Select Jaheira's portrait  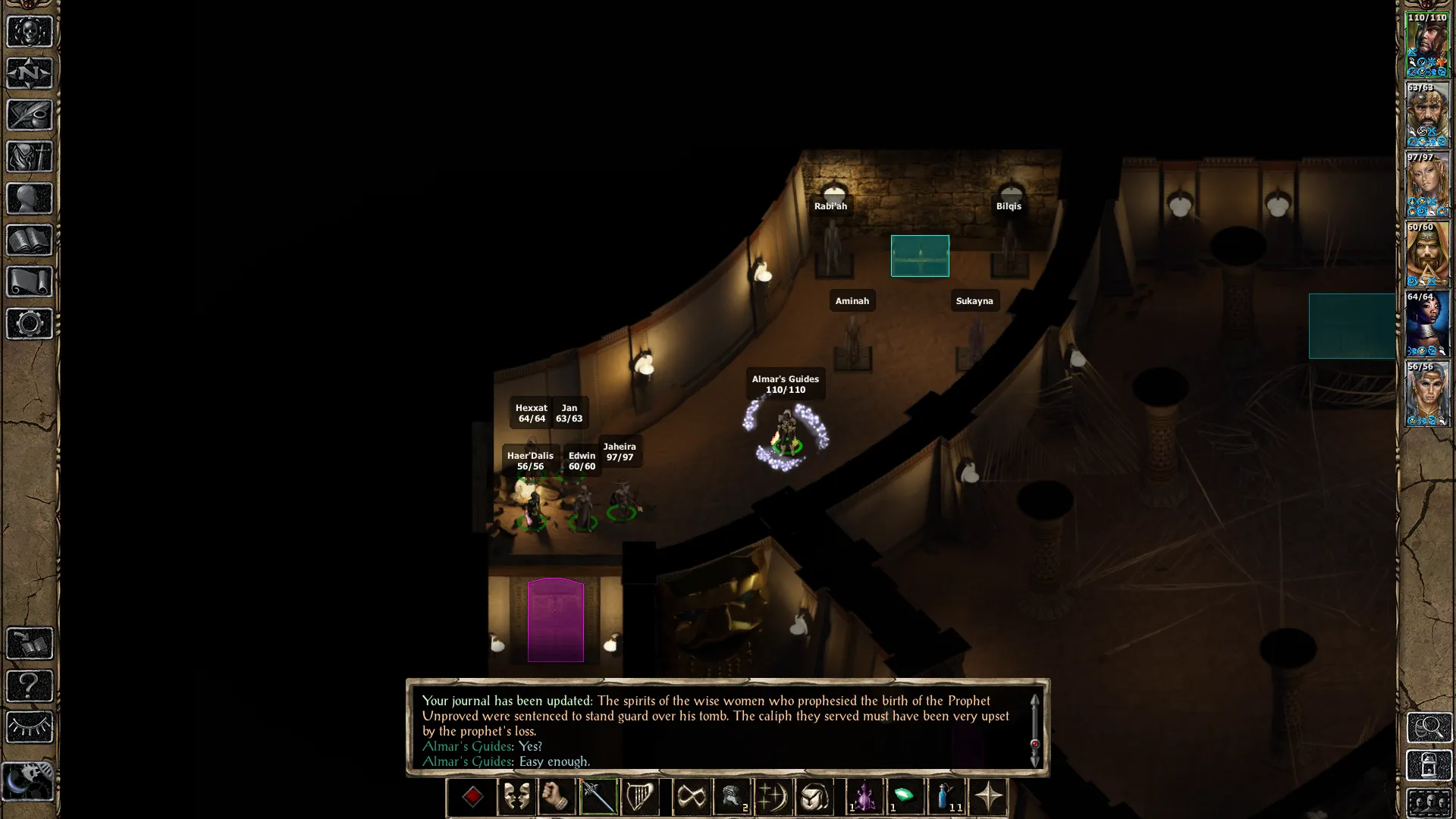(1427, 184)
